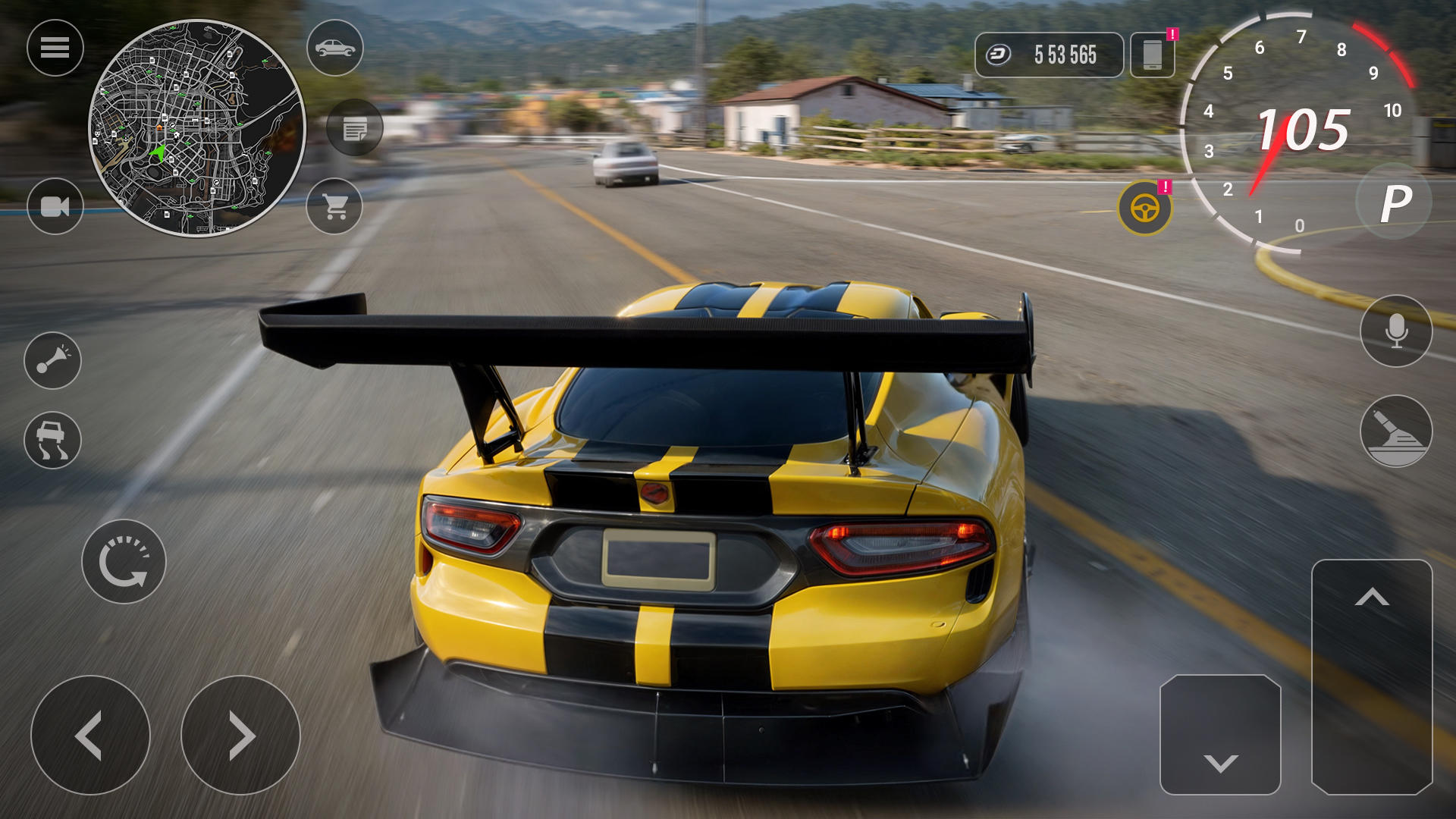Open the yellow steering wheel settings
Viewport: 1456px width, 819px height.
pos(1144,208)
